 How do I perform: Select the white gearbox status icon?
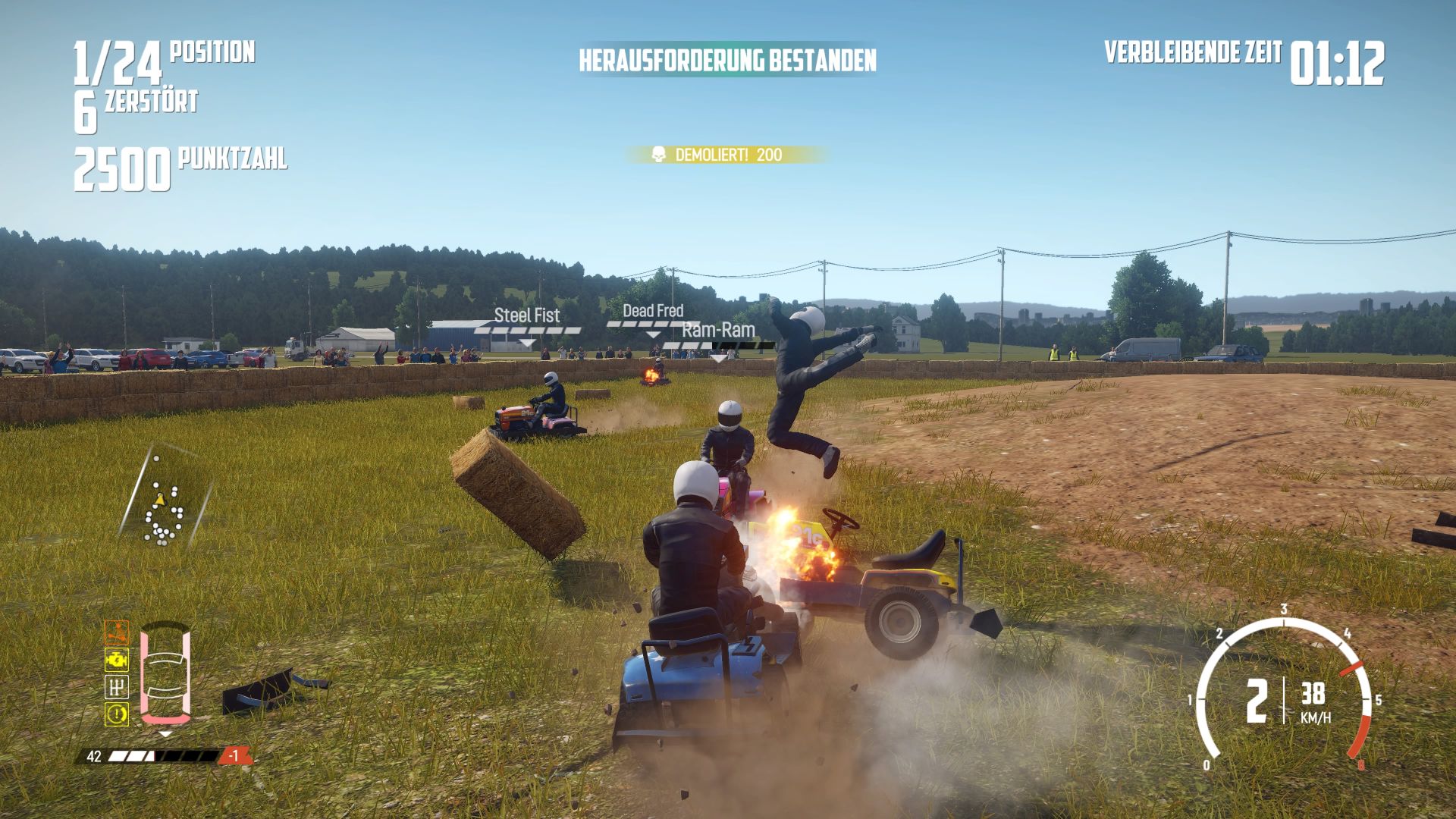(x=116, y=687)
